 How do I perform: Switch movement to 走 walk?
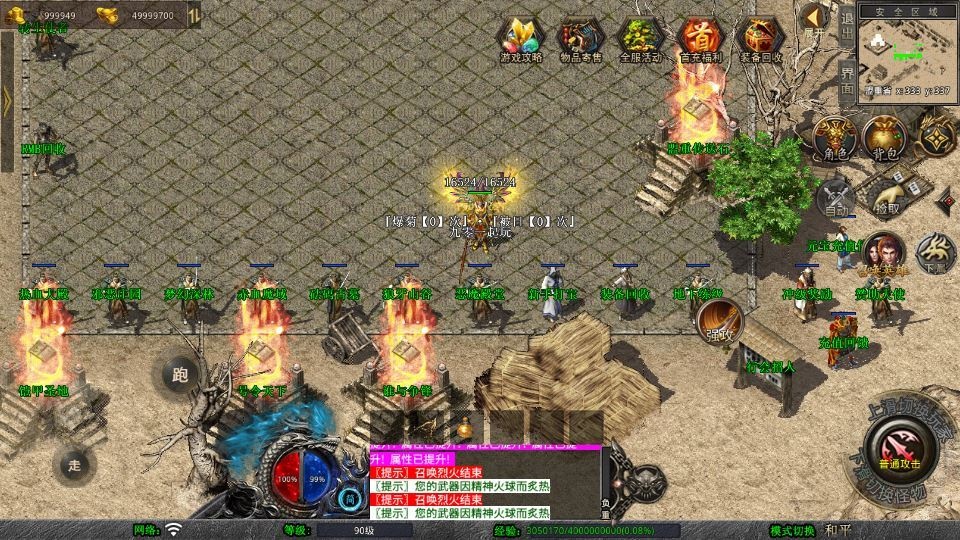73,464
